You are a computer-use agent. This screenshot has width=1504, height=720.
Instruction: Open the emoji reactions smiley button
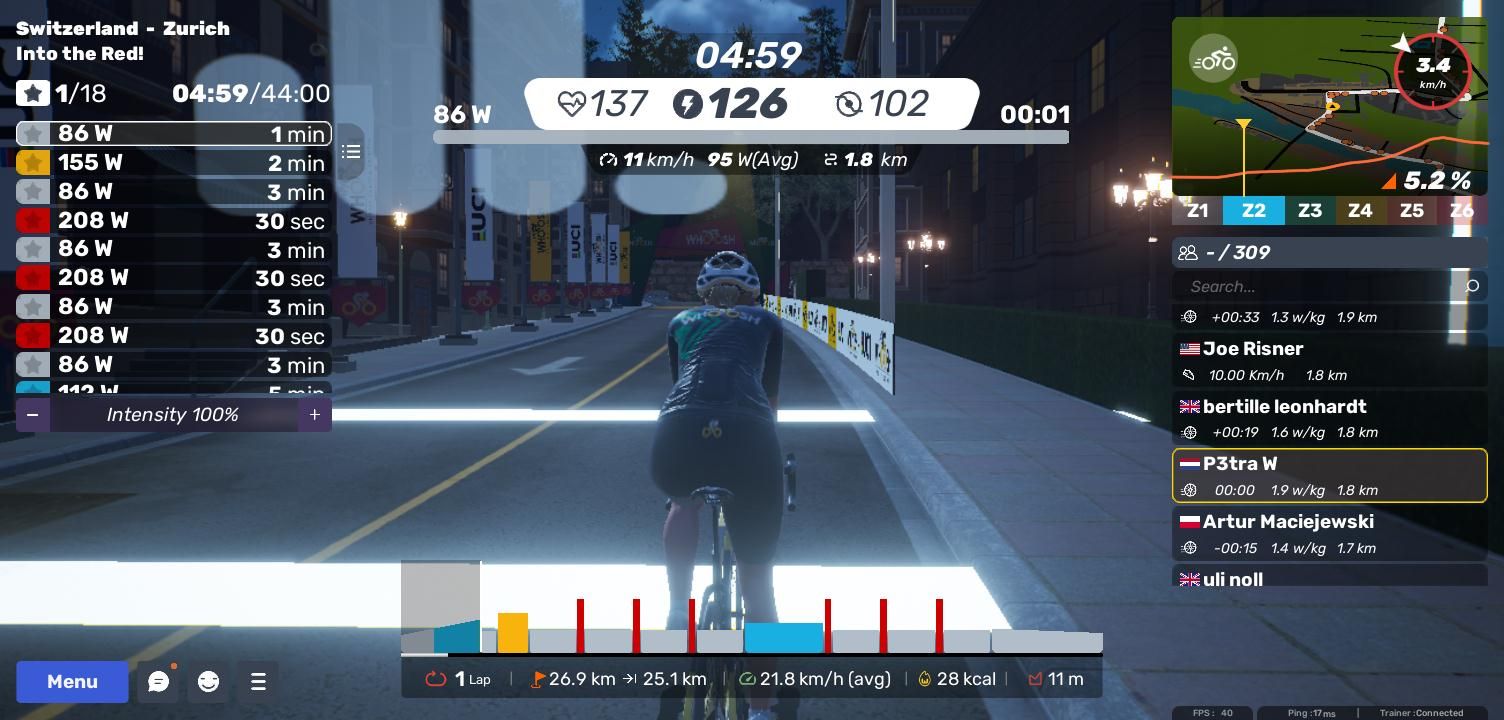(x=208, y=681)
